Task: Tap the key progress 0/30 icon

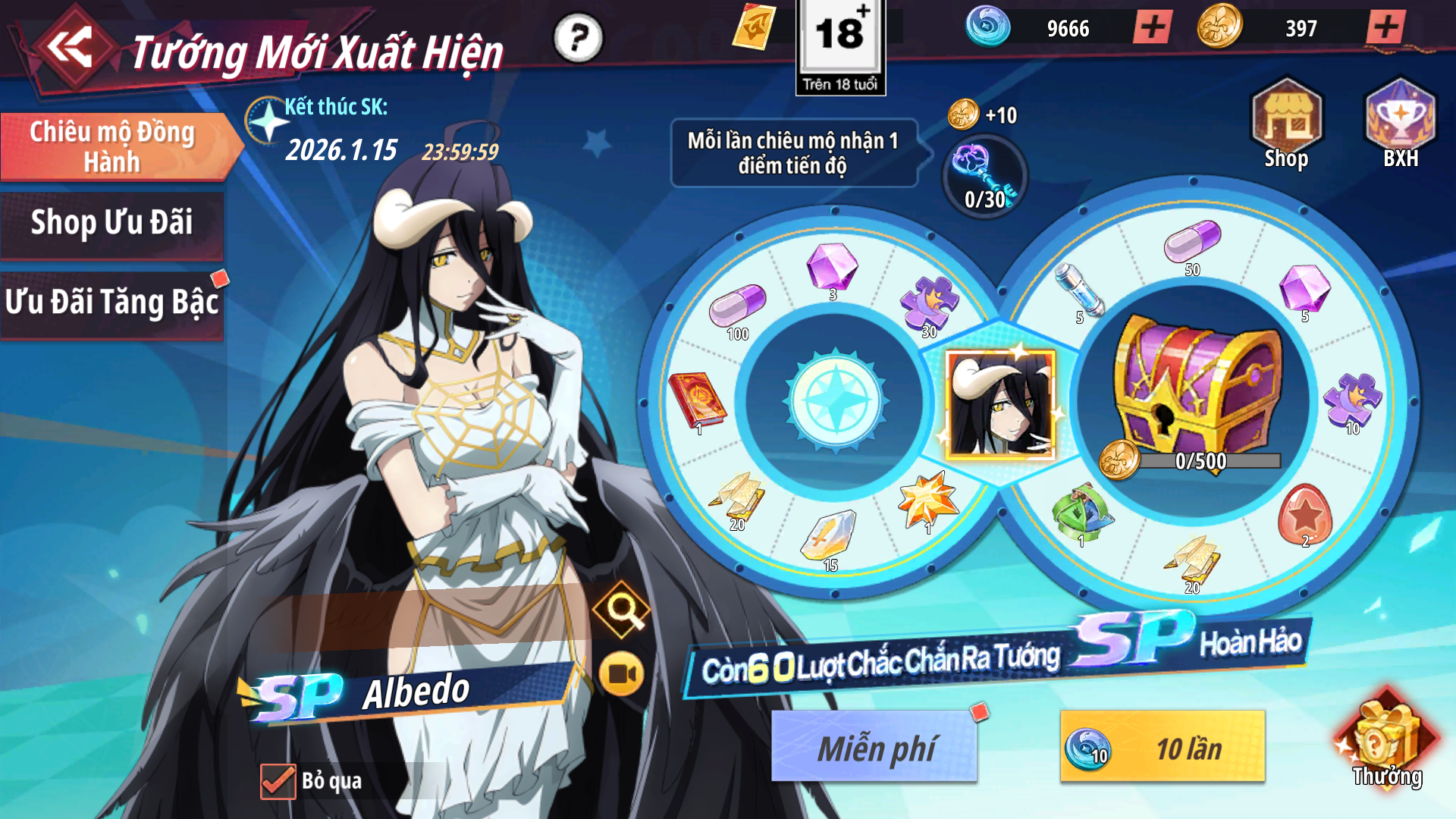Action: 984,177
